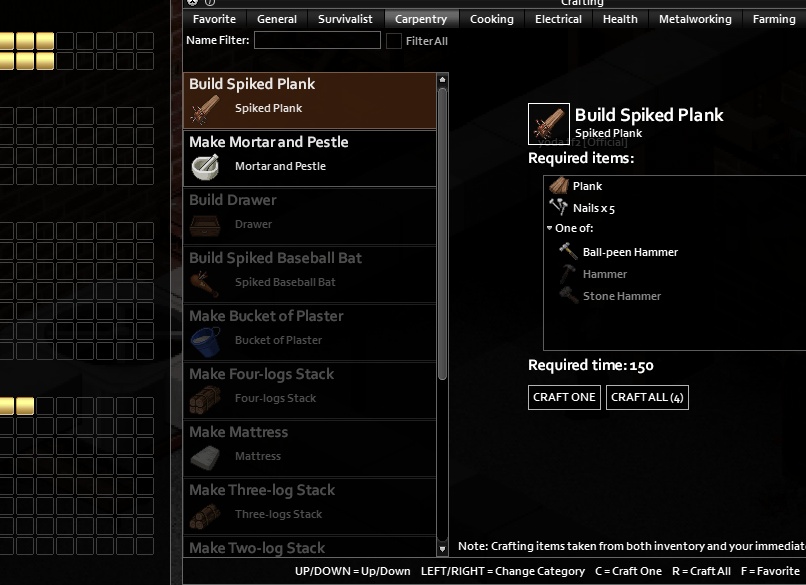This screenshot has width=806, height=585.
Task: Open the General crafting tab
Action: tap(277, 19)
